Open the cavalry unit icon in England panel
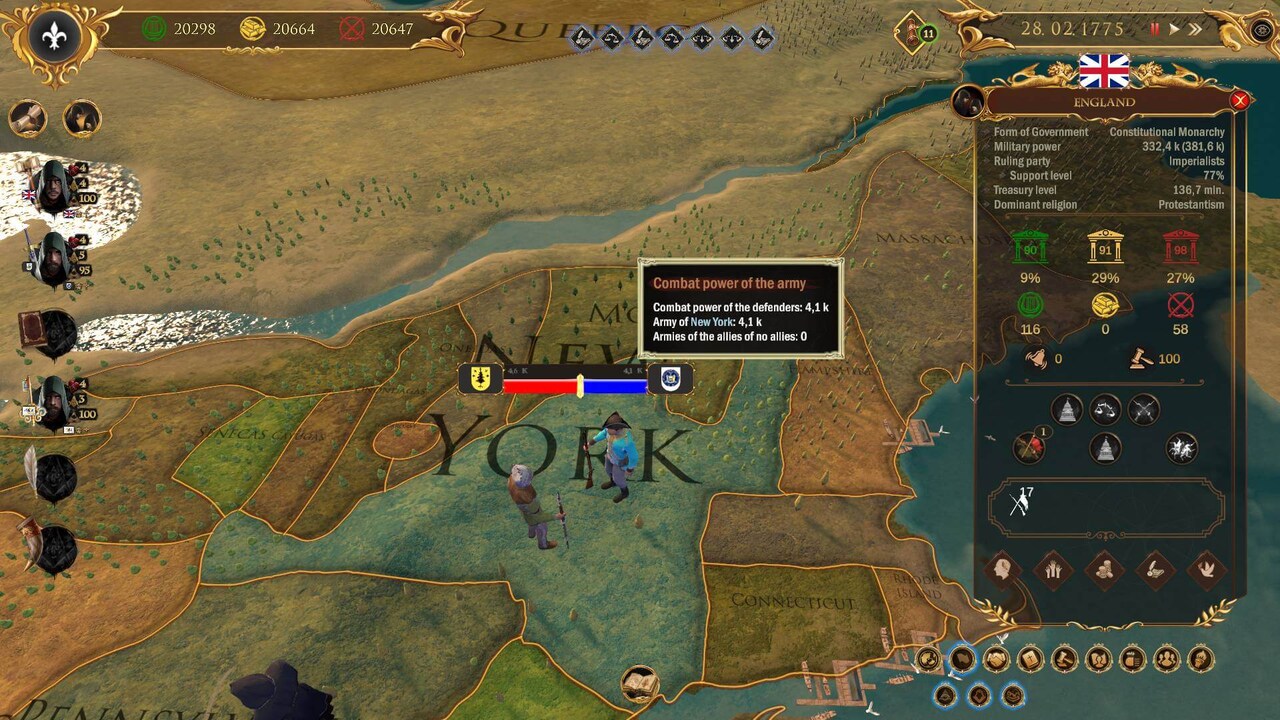Image resolution: width=1280 pixels, height=720 pixels. coord(1181,450)
